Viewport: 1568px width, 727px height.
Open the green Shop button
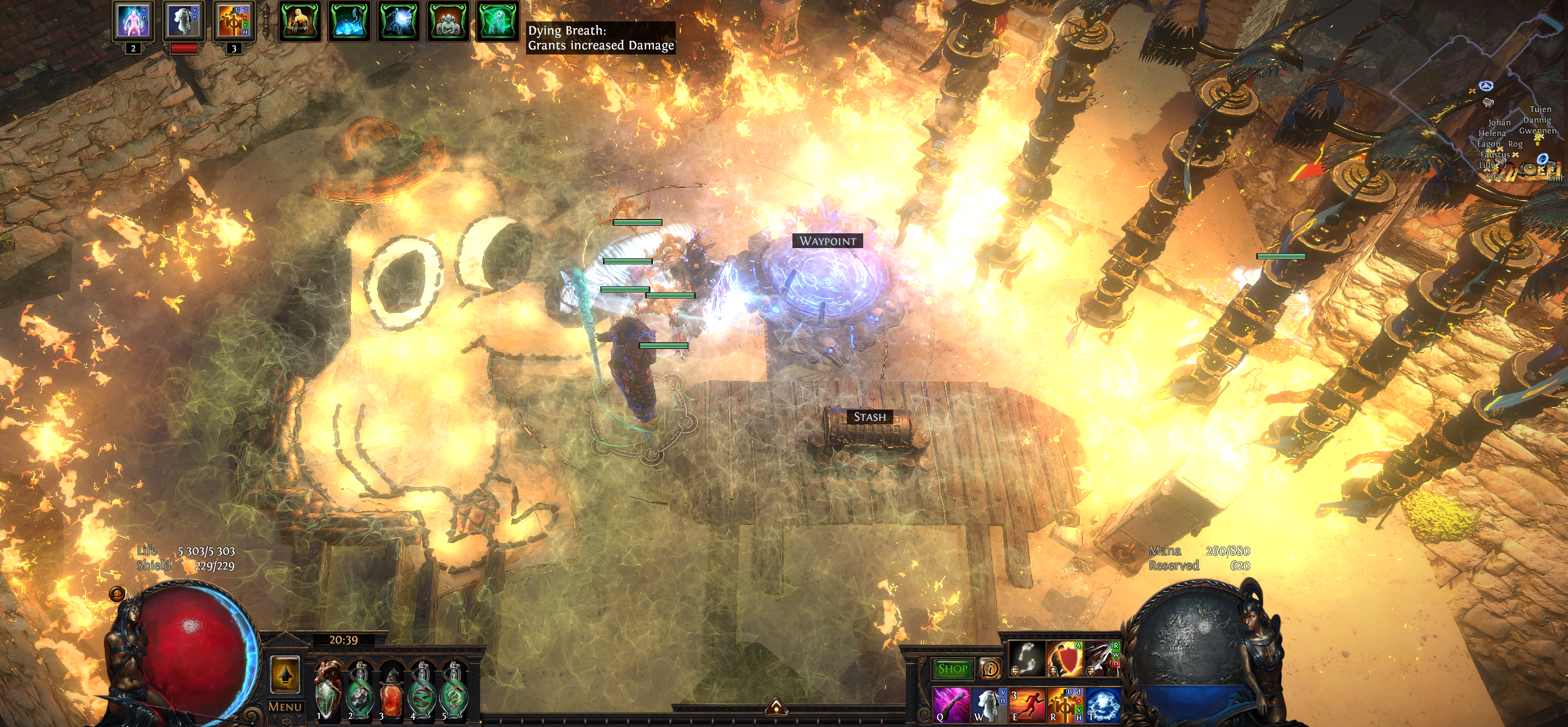pos(953,668)
